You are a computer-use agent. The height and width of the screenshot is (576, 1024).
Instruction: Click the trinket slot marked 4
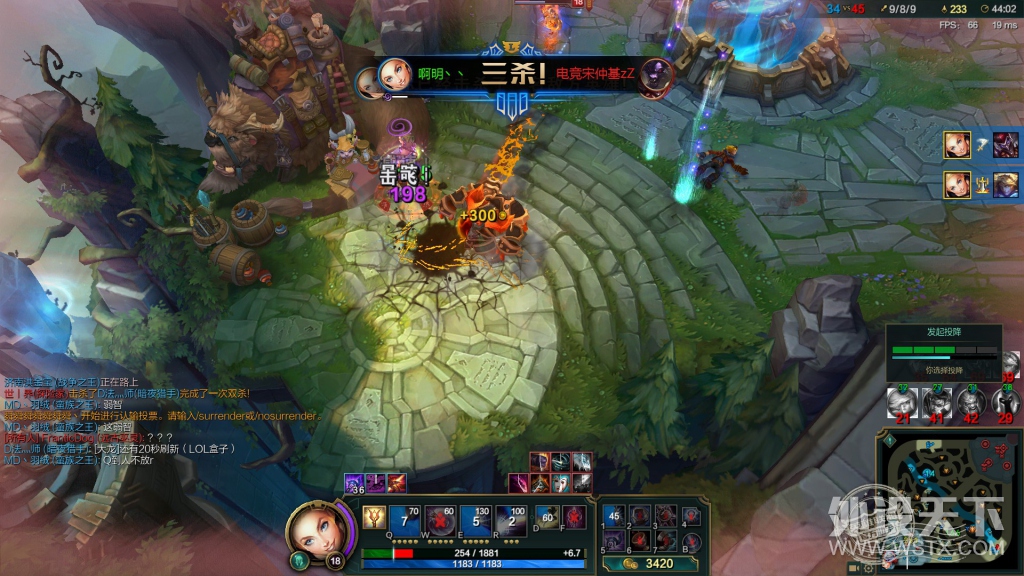(689, 516)
